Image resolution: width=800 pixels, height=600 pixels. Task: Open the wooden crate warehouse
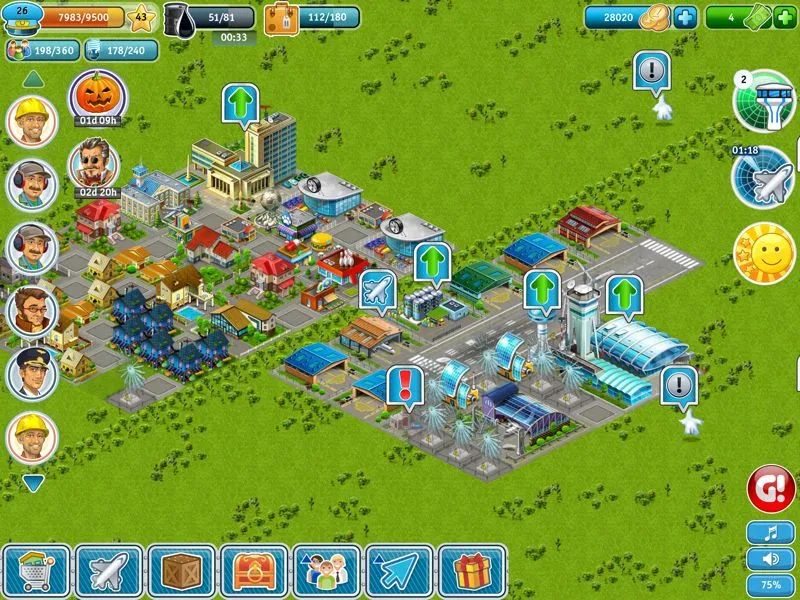click(x=181, y=571)
